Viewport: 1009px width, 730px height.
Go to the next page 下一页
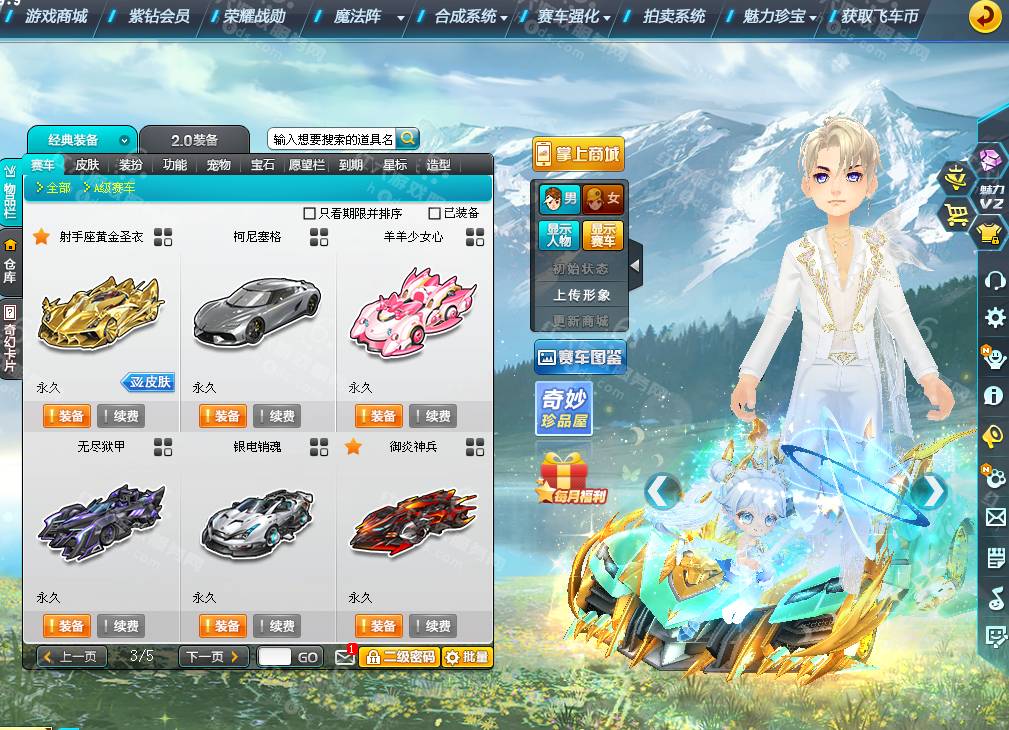pos(213,657)
